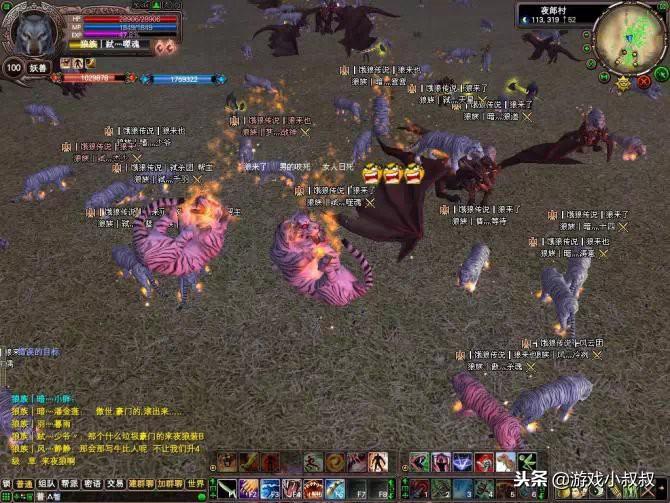
Task: Select the 交易 trade chat tab
Action: (115, 483)
